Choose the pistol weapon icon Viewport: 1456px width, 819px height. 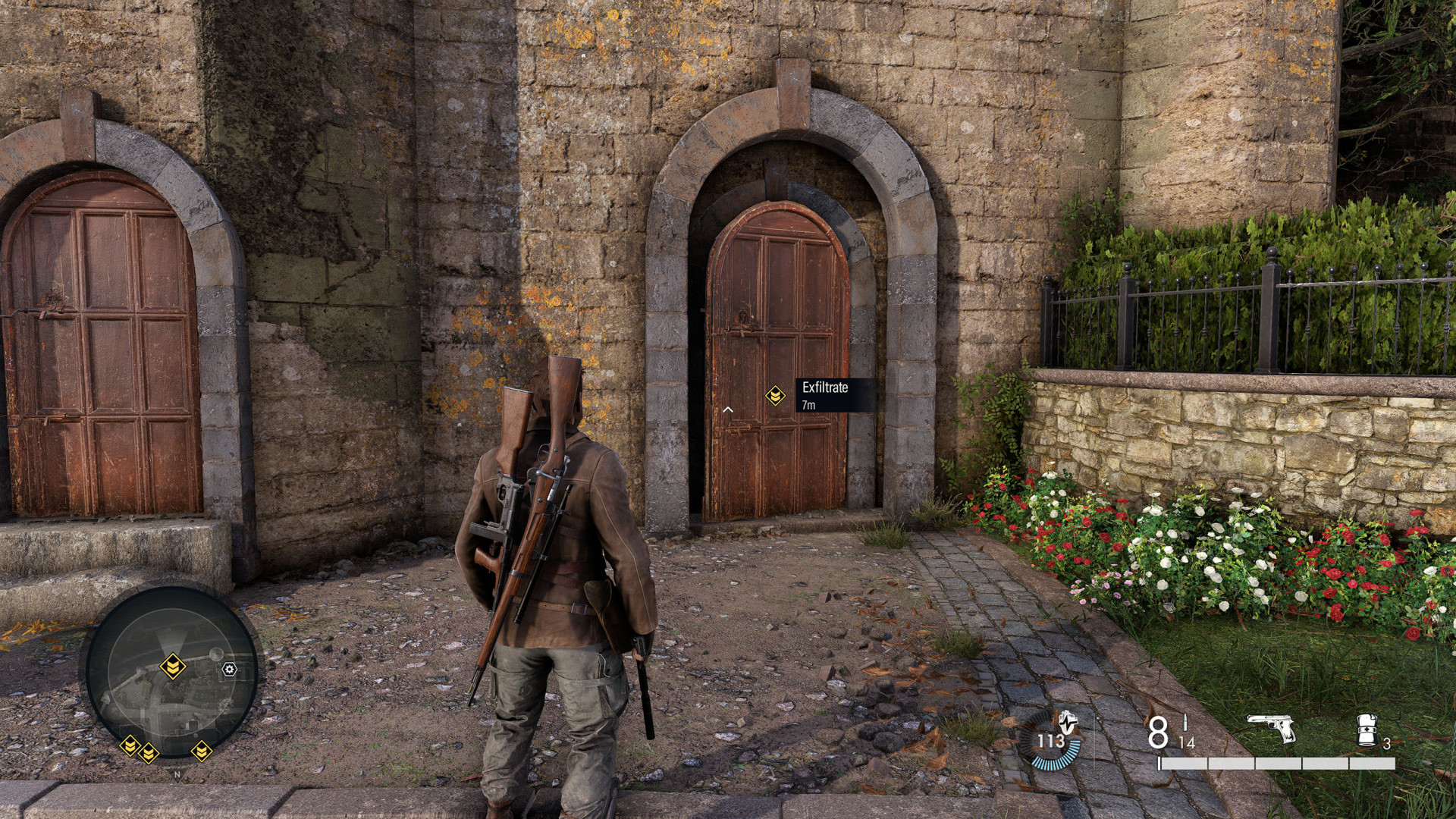[x=1270, y=729]
